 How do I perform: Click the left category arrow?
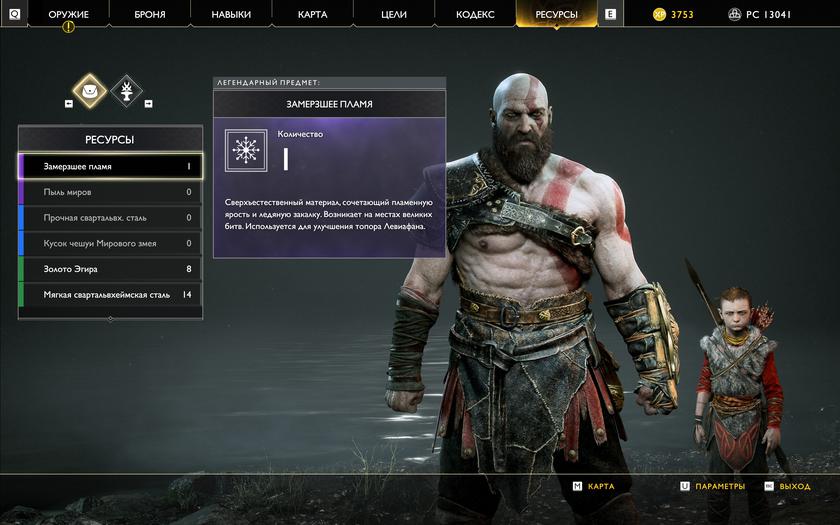69,103
